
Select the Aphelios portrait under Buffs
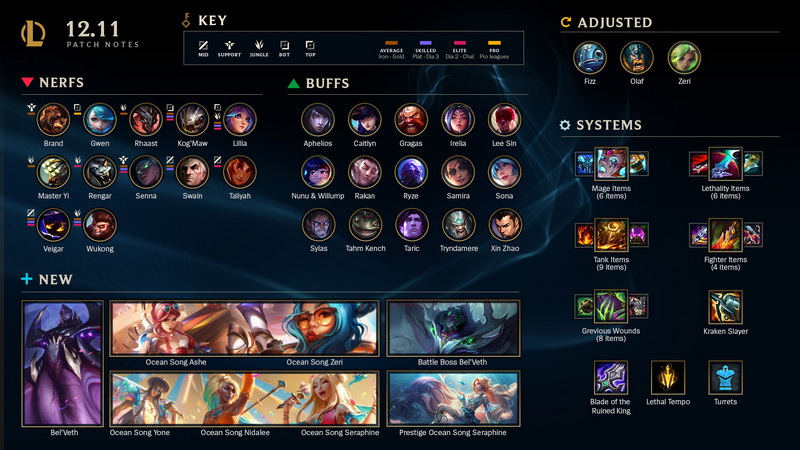318,120
